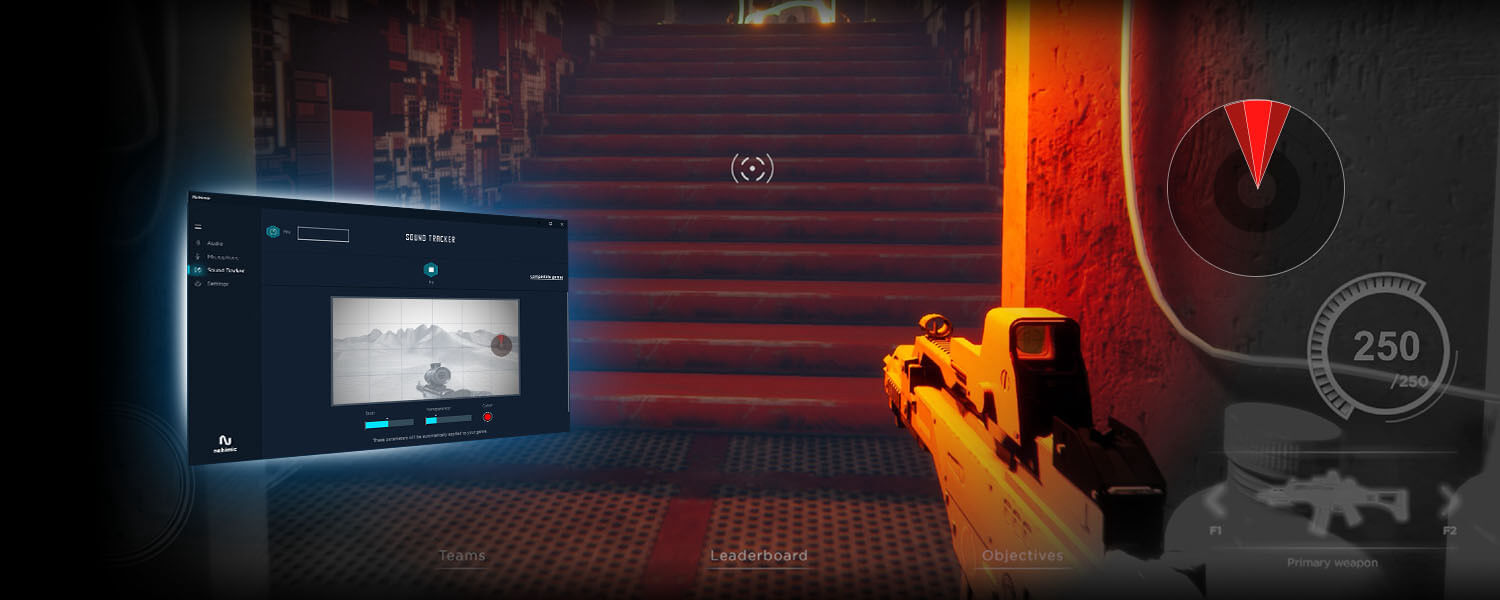
Task: Show the Objectives tab
Action: 1022,556
